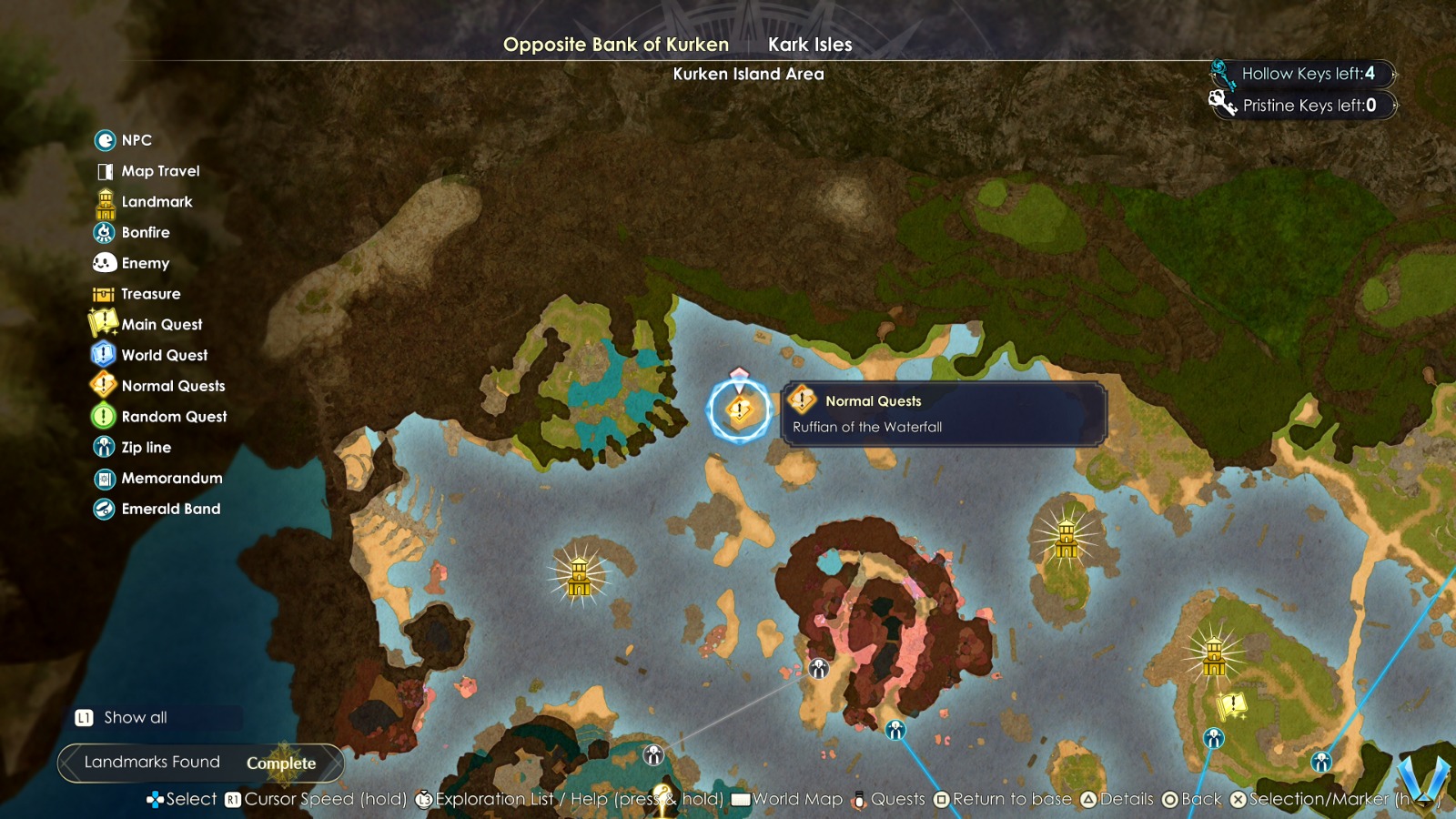Select the Ruffian of the Waterfall quest marker

740,410
